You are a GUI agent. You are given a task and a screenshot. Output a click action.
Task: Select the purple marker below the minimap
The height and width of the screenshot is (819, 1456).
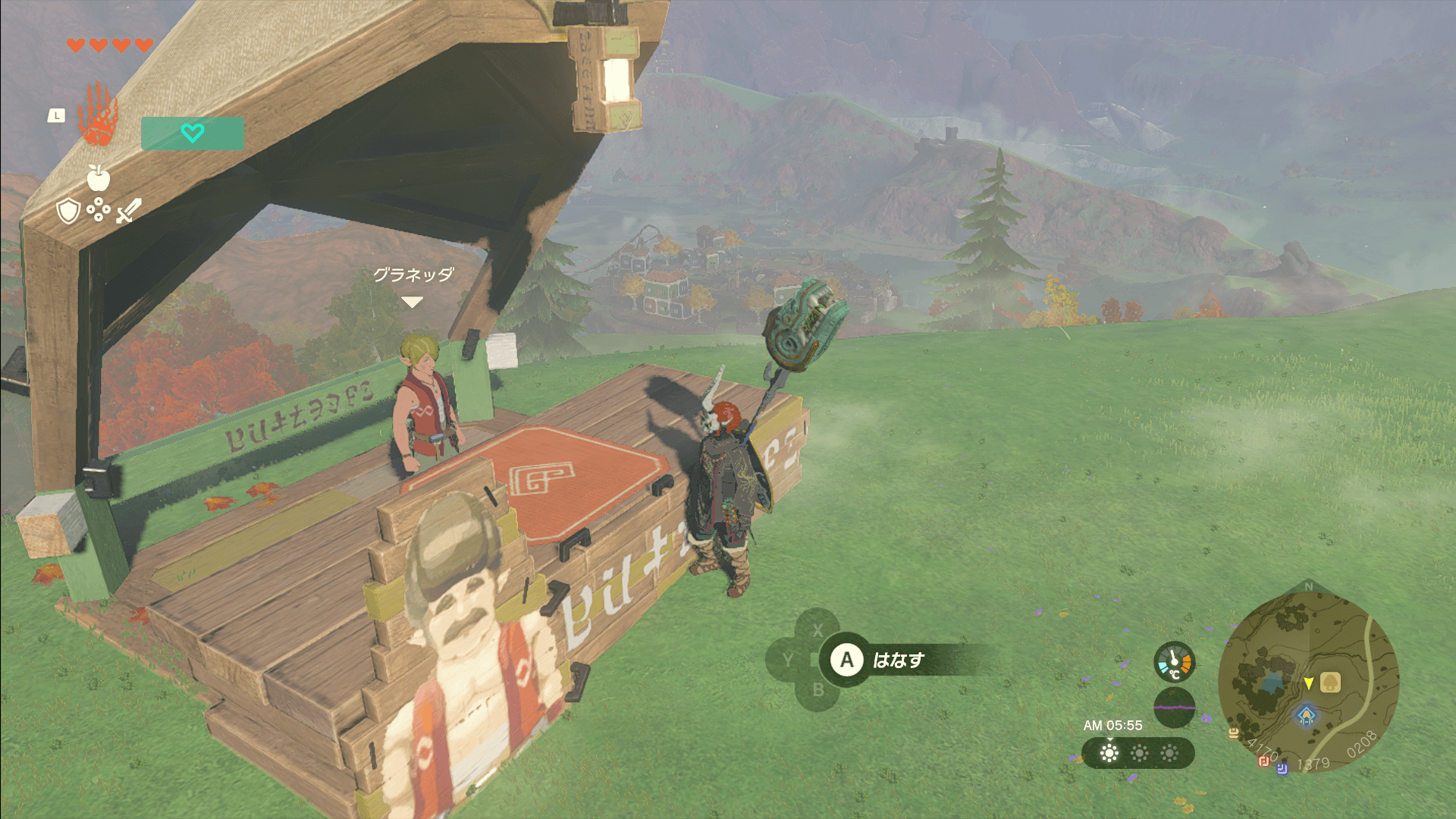click(x=1282, y=769)
